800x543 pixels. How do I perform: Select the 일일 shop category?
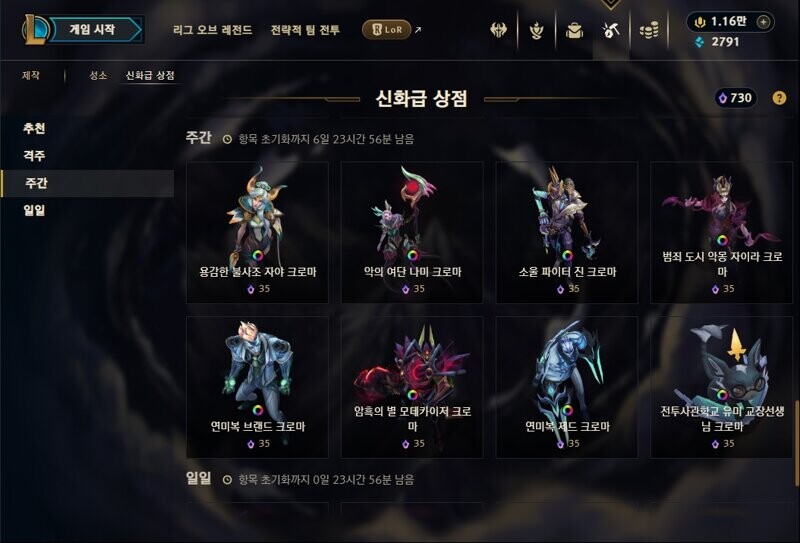point(35,210)
